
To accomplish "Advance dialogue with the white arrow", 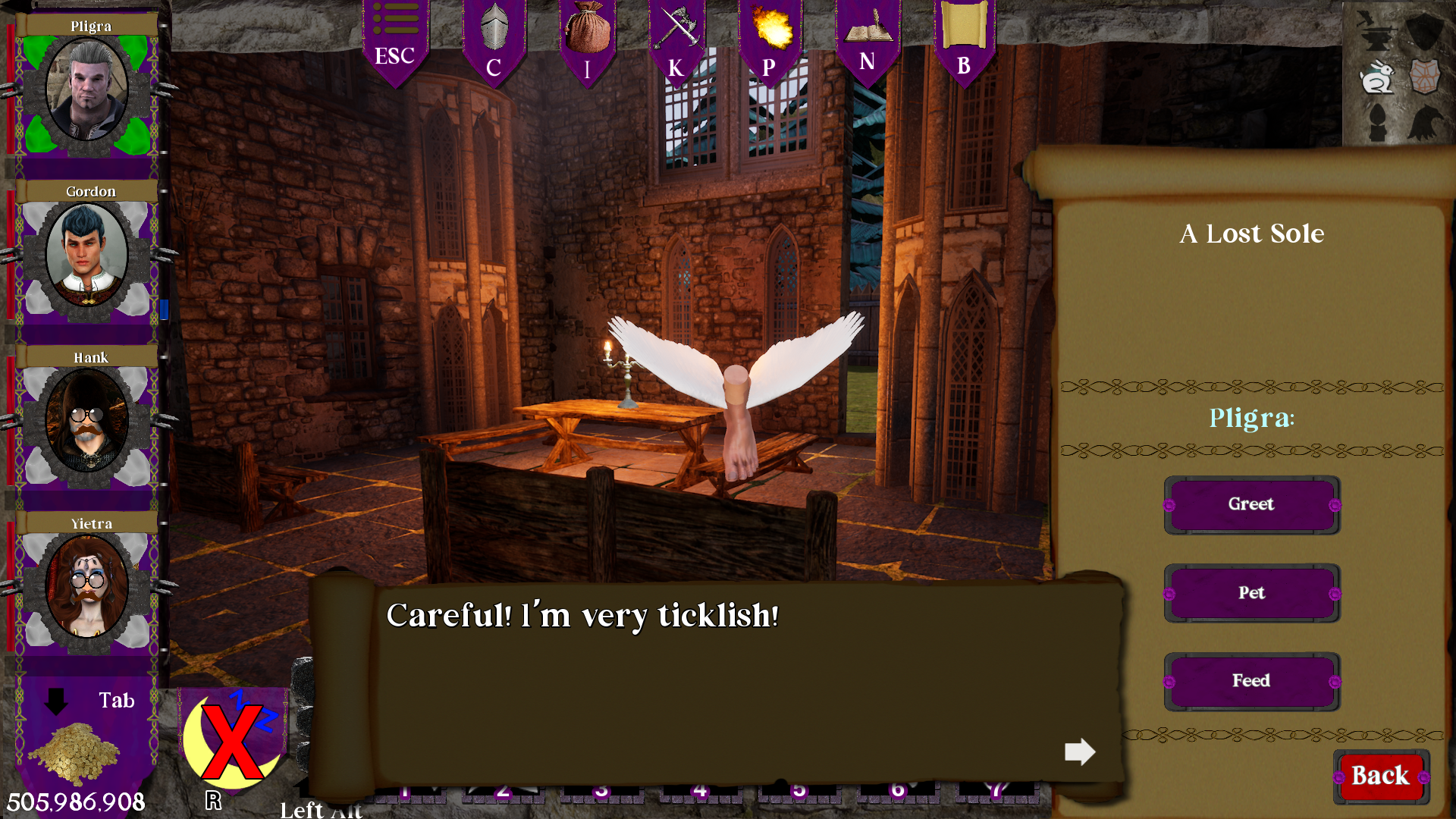I will (1080, 752).
